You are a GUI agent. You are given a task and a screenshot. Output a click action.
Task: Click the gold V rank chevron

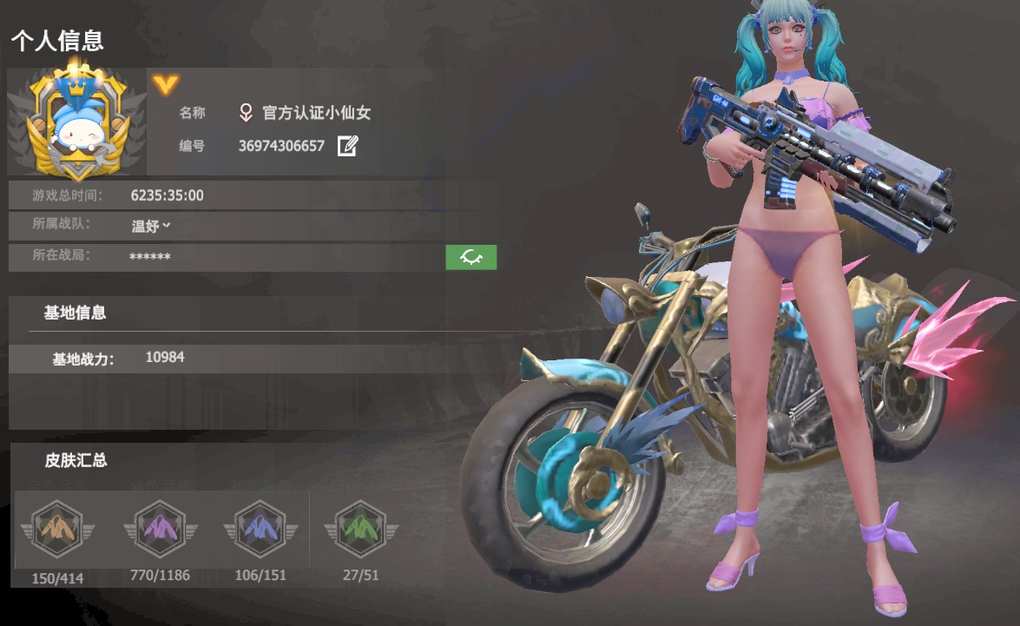click(x=165, y=84)
